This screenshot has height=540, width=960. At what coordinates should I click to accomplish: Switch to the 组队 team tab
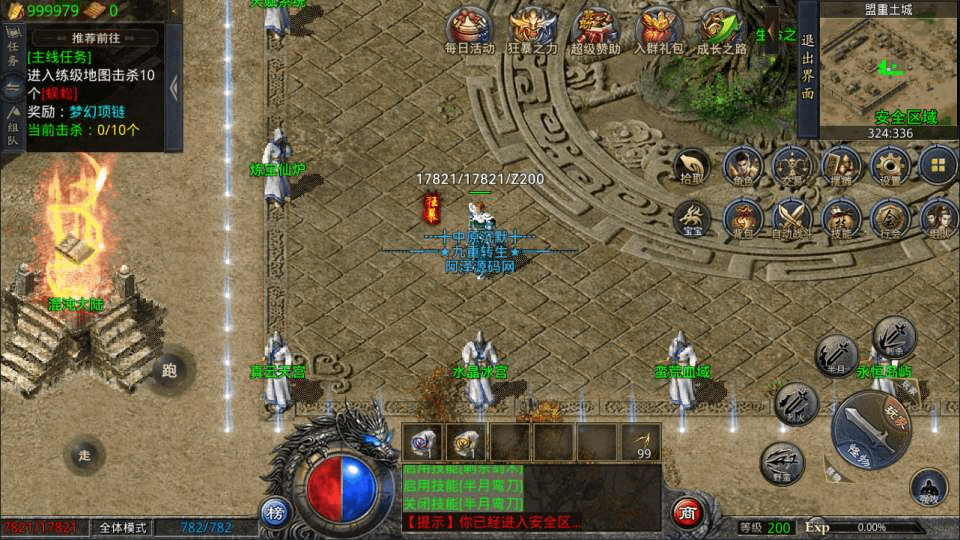pyautogui.click(x=13, y=127)
